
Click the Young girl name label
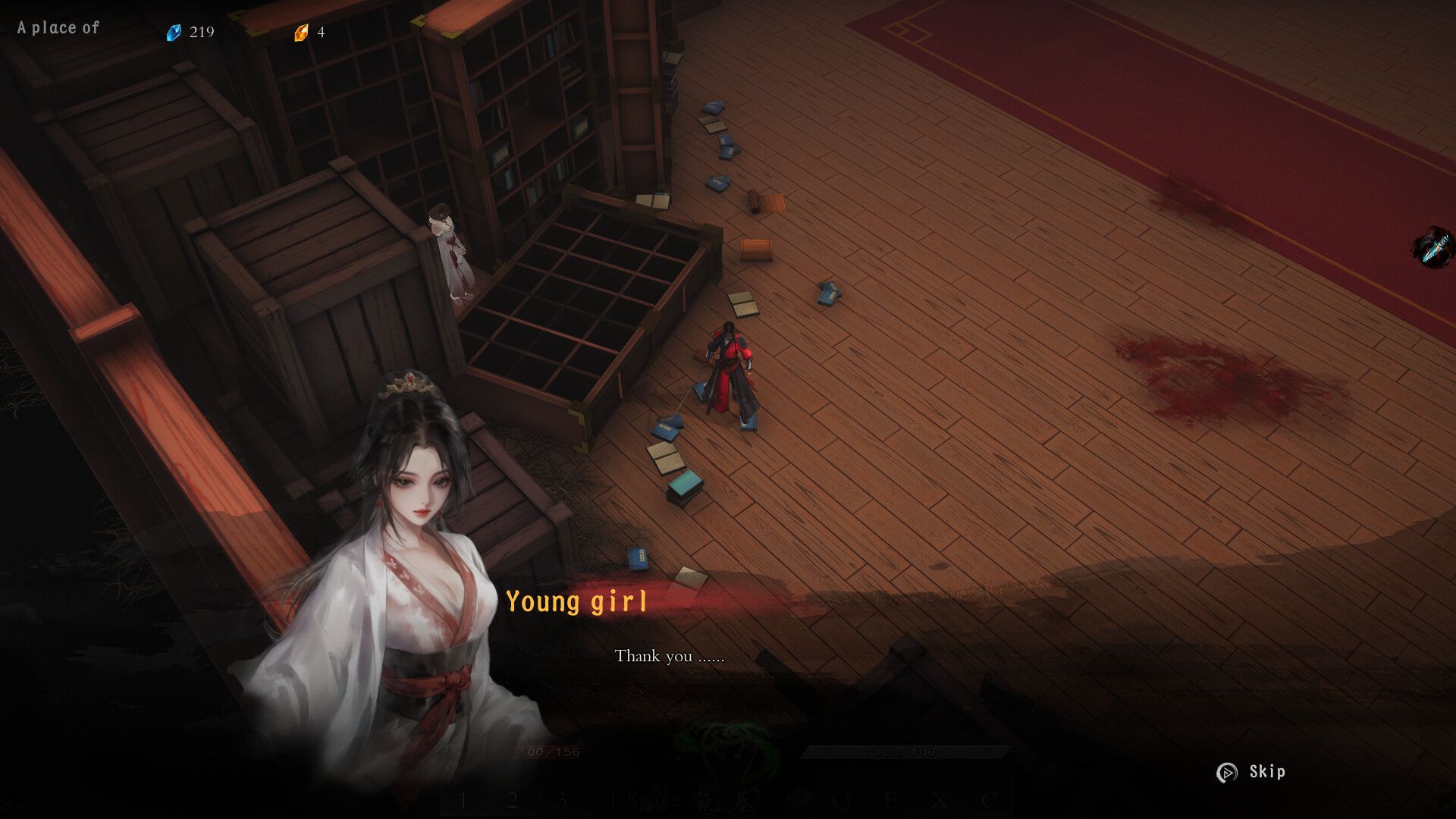coord(577,601)
